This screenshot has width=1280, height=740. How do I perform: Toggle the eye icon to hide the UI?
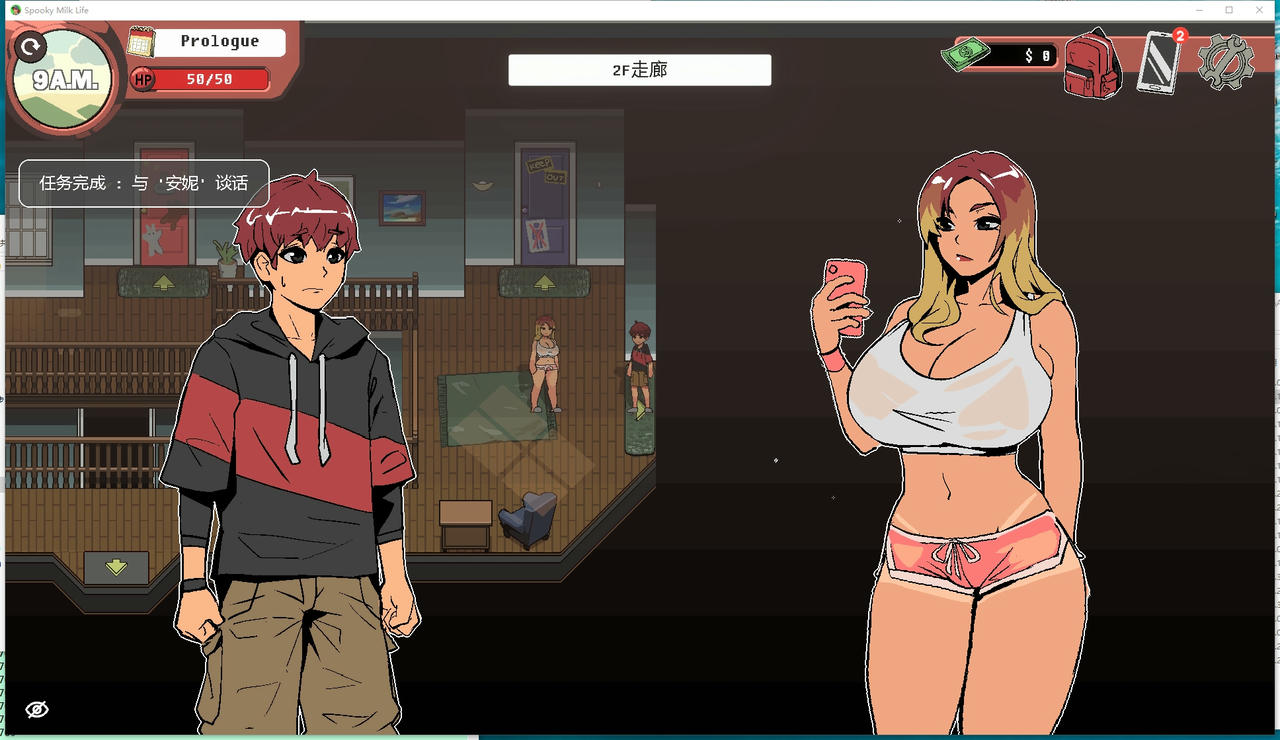click(36, 709)
